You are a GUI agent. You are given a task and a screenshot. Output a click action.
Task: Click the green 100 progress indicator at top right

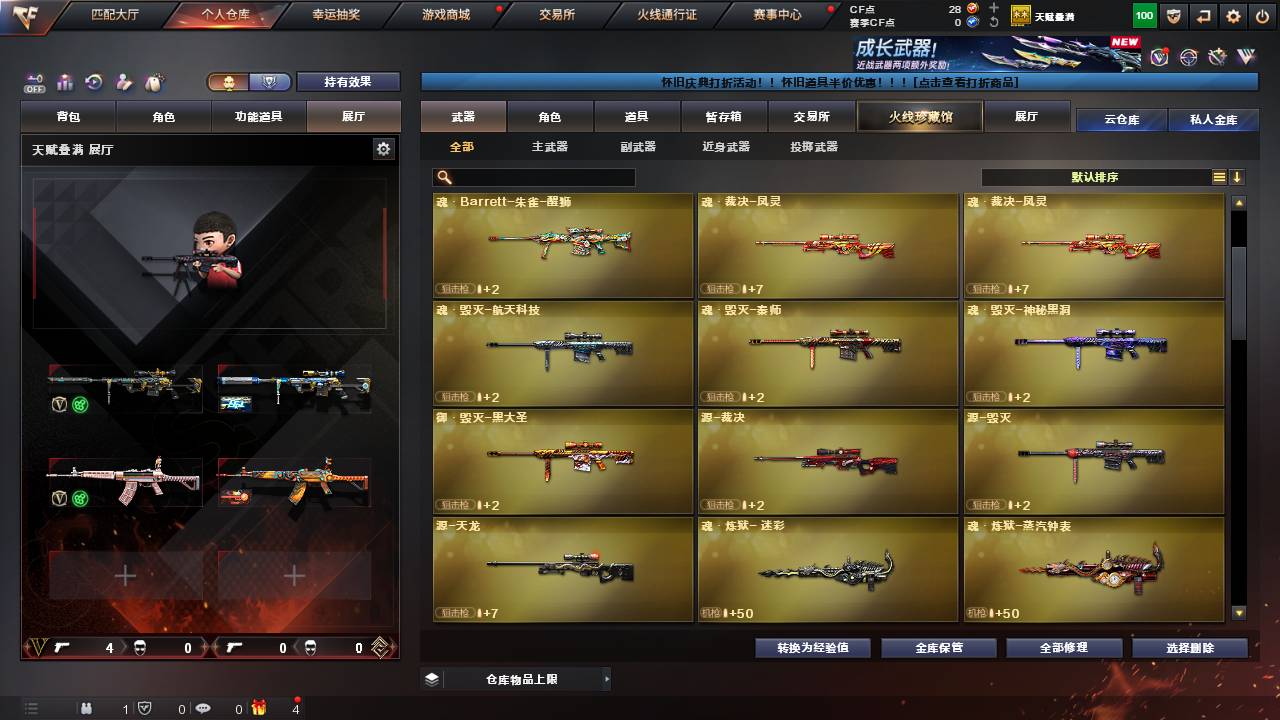tap(1143, 16)
